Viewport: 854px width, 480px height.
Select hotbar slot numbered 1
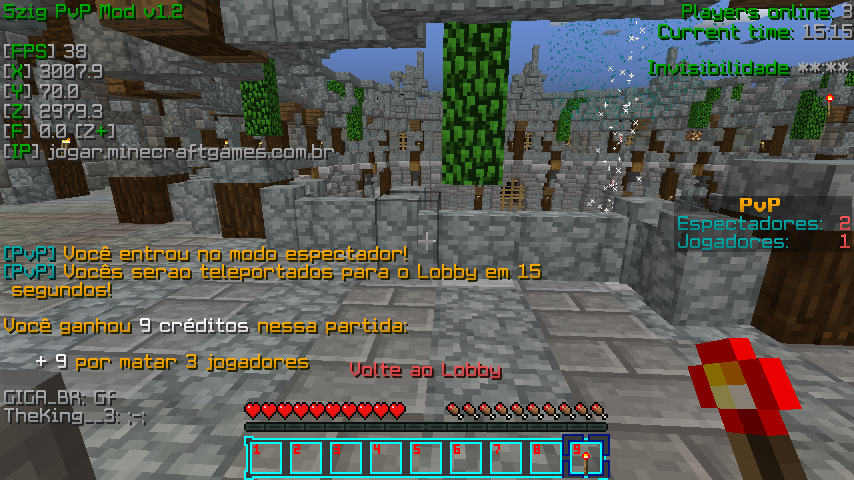pos(265,457)
